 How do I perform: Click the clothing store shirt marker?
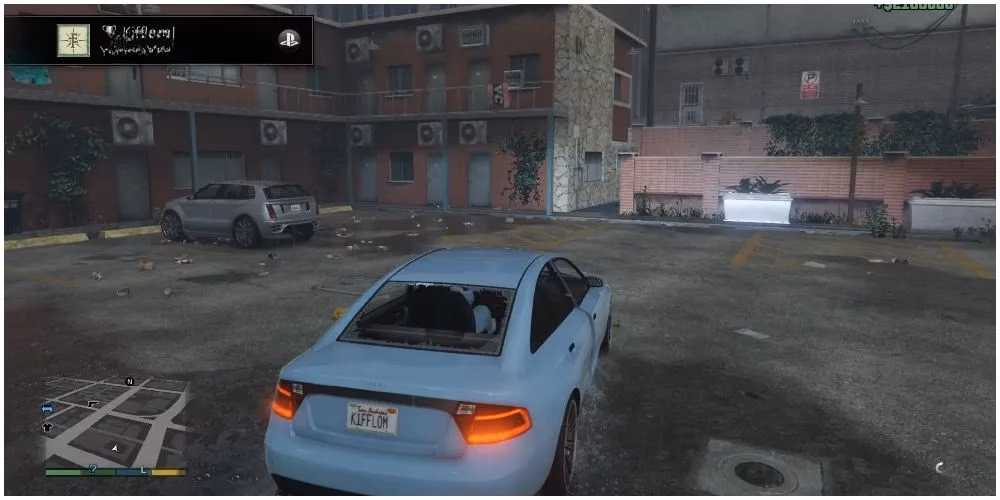[x=47, y=427]
